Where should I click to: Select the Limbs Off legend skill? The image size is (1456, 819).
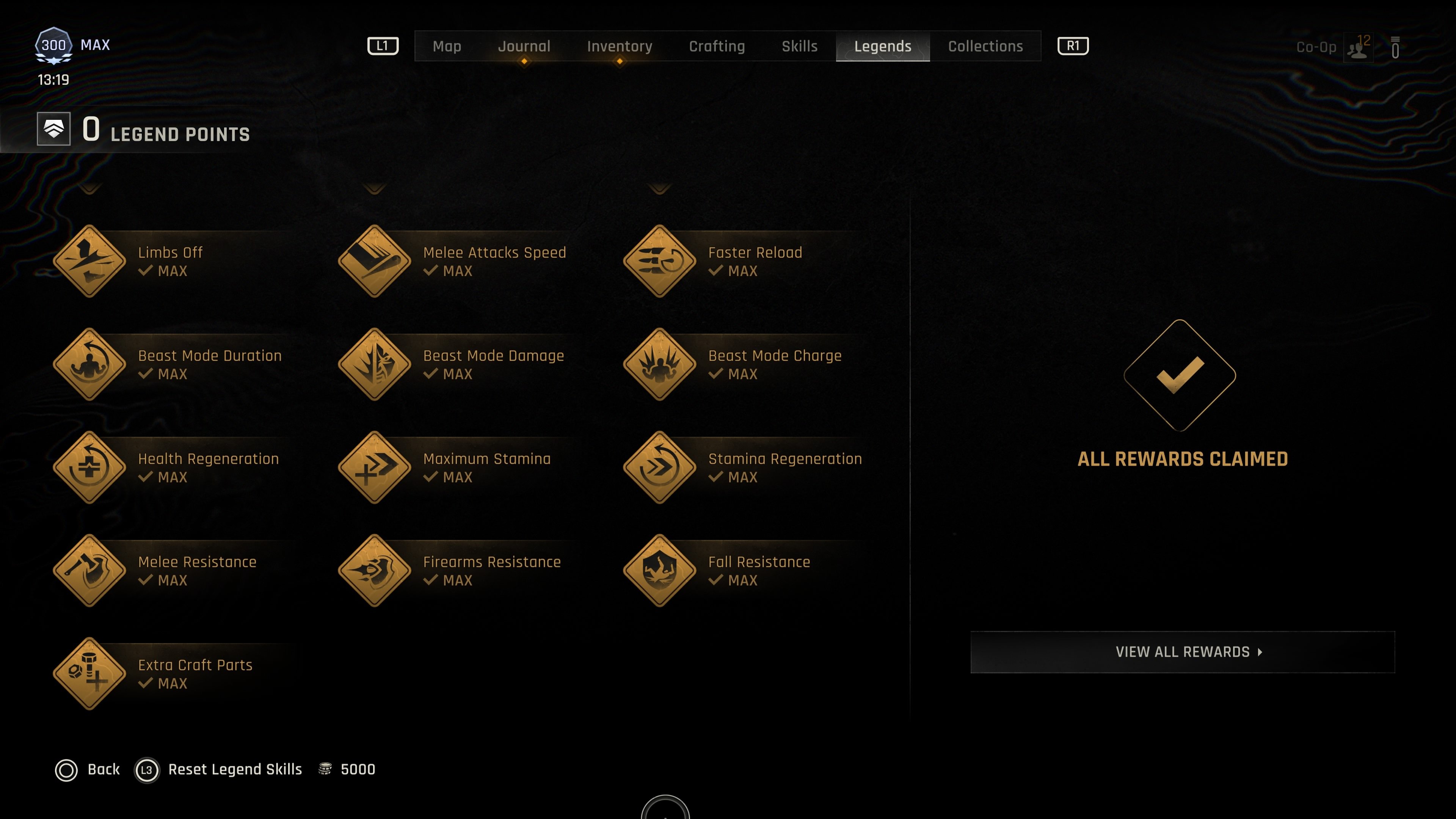(90, 261)
